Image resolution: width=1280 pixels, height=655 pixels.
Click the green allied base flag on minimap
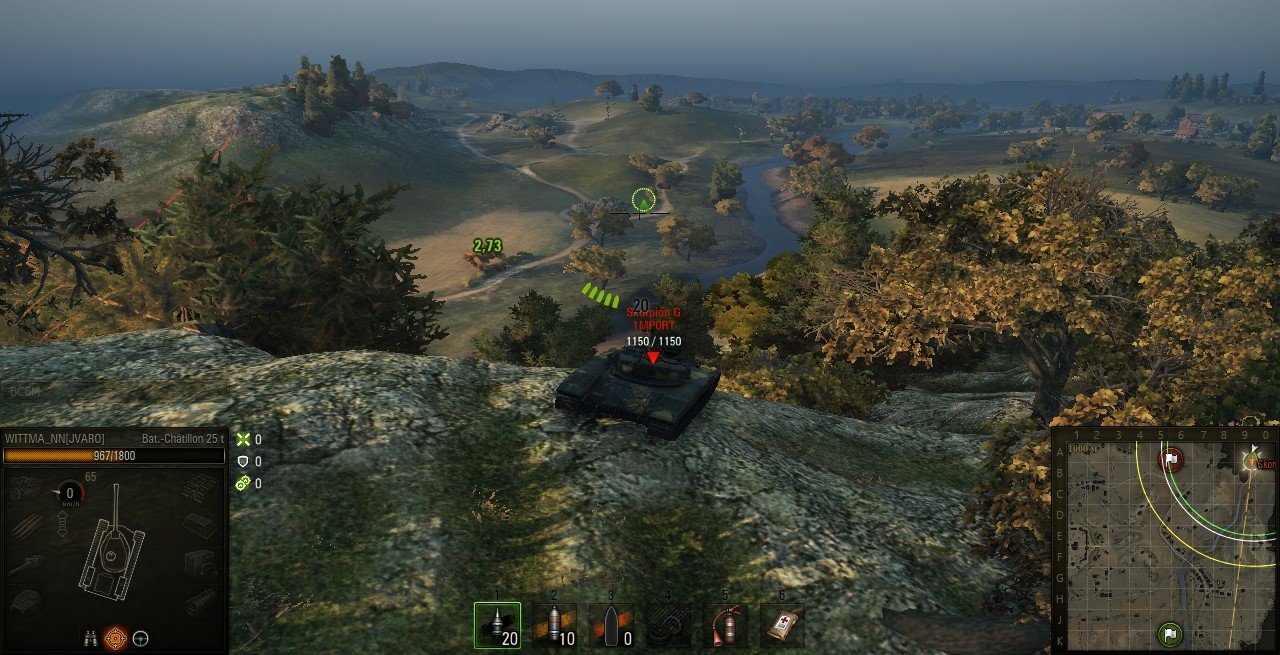click(1169, 633)
